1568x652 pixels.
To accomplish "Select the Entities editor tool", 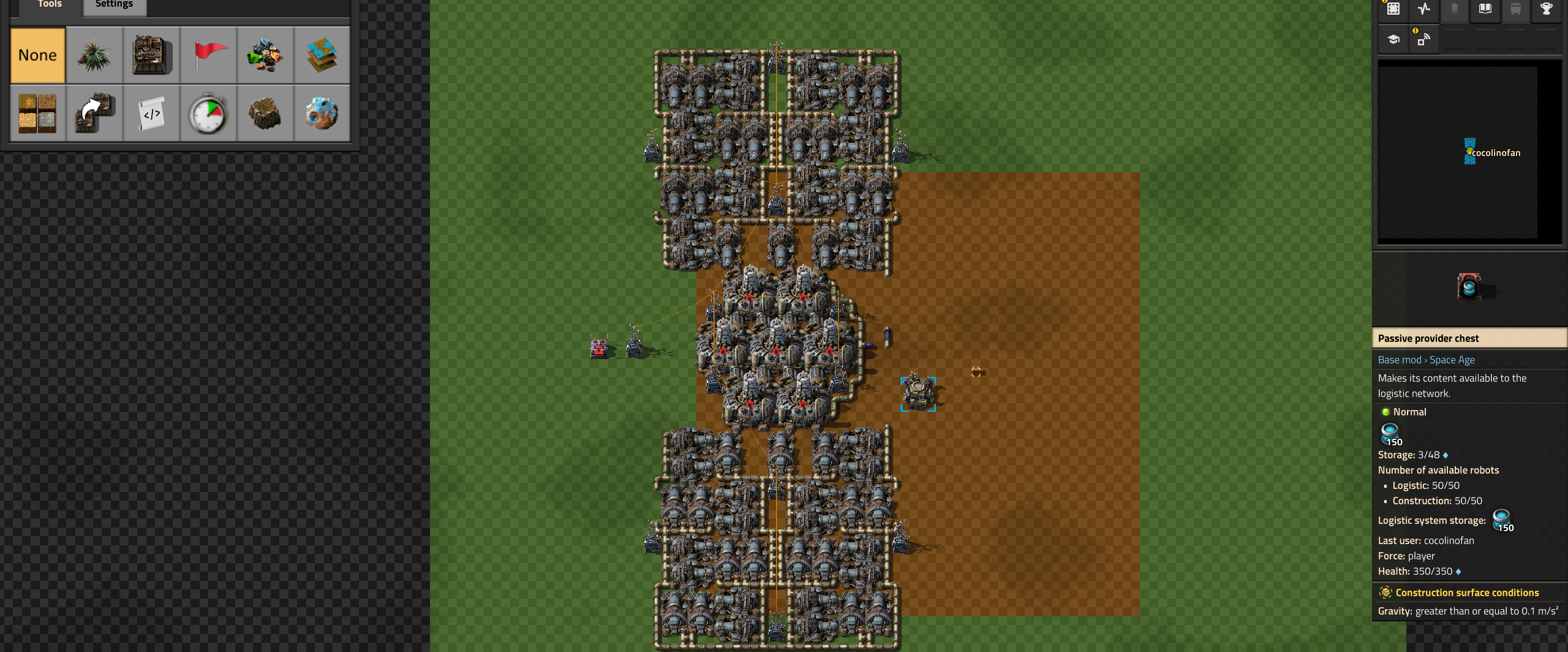I will click(151, 55).
